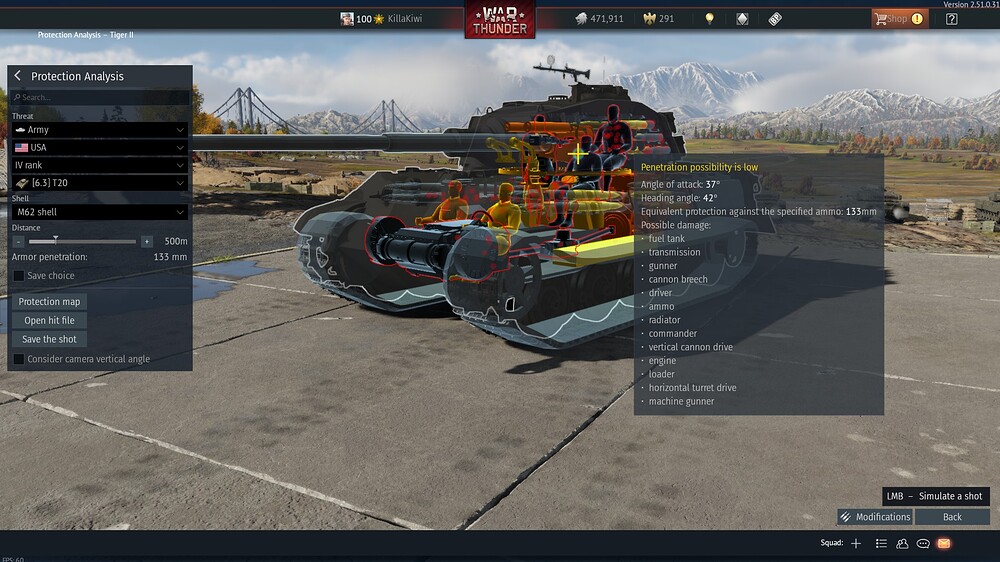Screen dimensions: 1000x562
Task: Open the M62 shell dropdown
Action: click(x=99, y=212)
